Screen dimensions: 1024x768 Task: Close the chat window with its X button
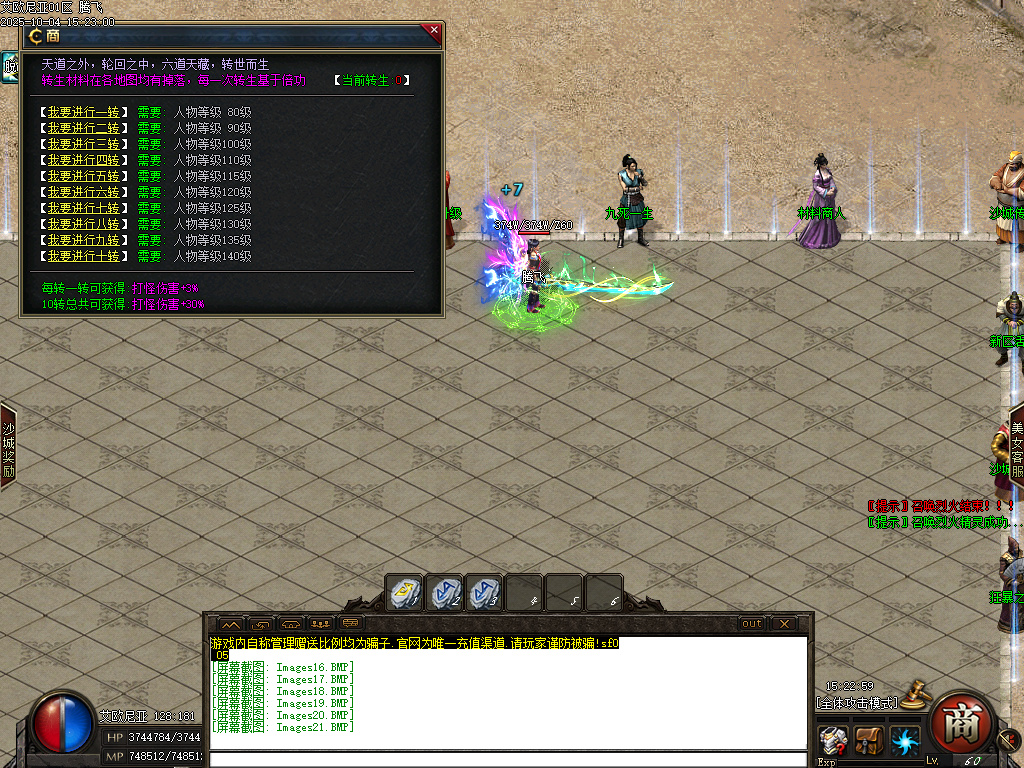point(785,624)
